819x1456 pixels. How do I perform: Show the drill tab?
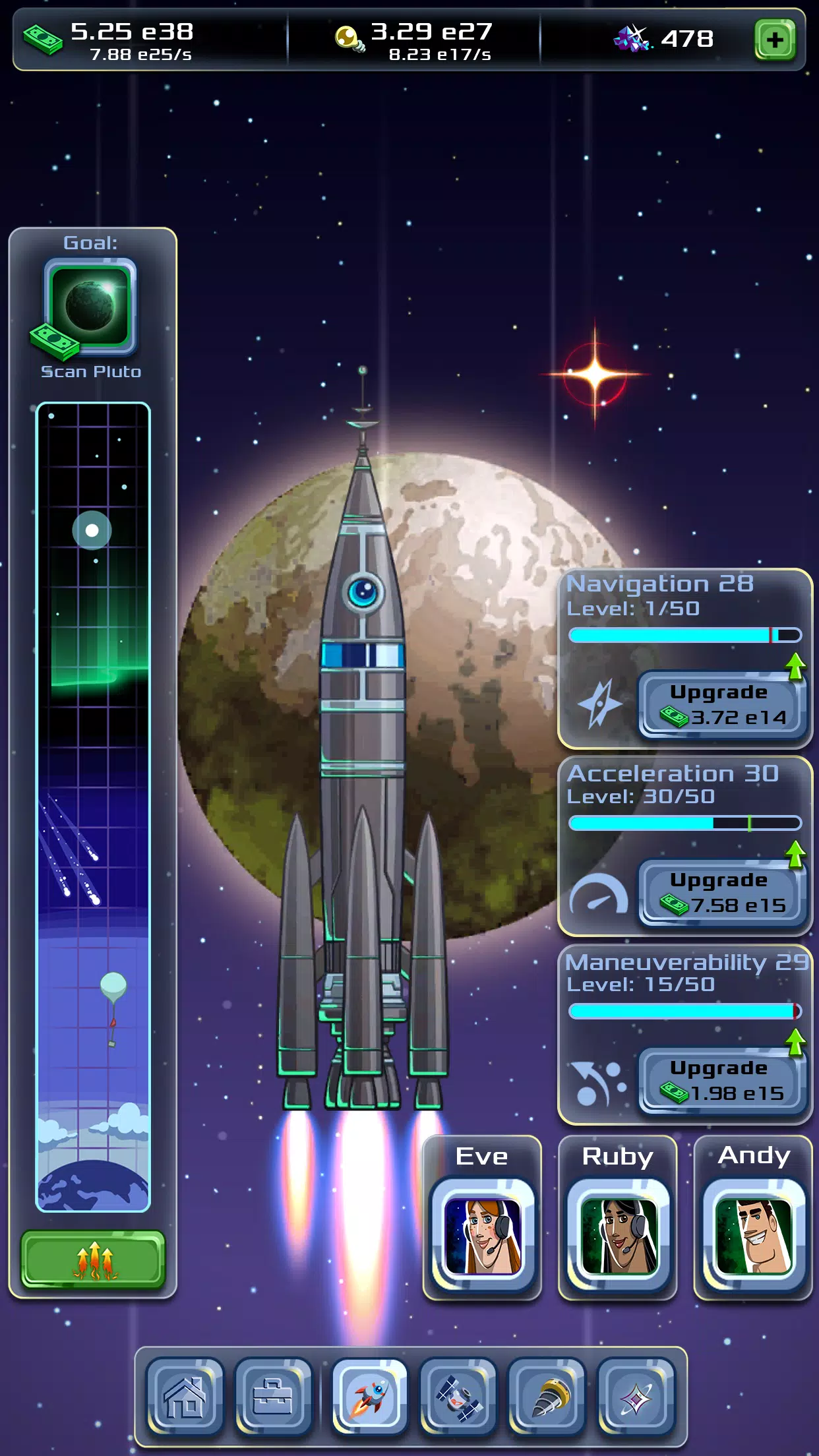click(x=547, y=1397)
